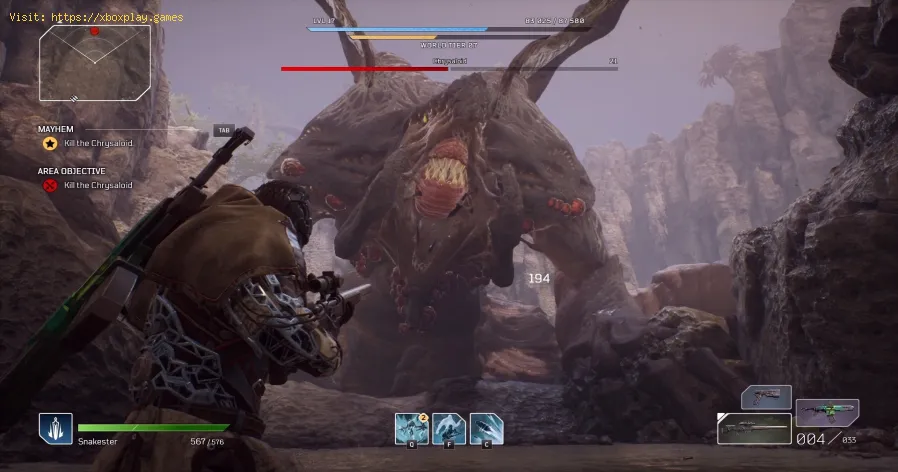Viewport: 898px width, 472px height.
Task: Select the Area Objective Kill the Chrysaloid entry
Action: click(97, 185)
